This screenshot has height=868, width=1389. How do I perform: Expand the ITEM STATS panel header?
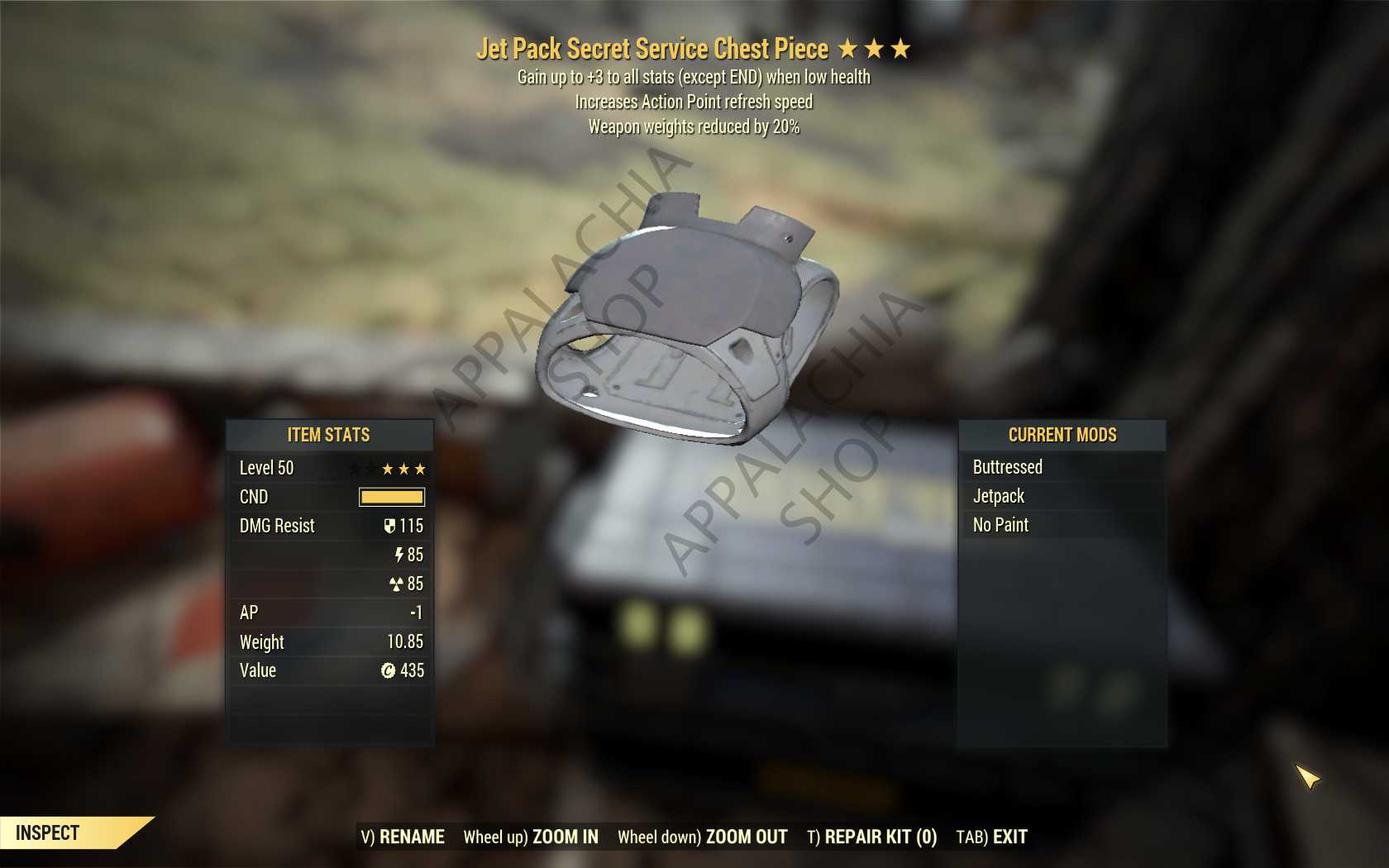(x=329, y=436)
